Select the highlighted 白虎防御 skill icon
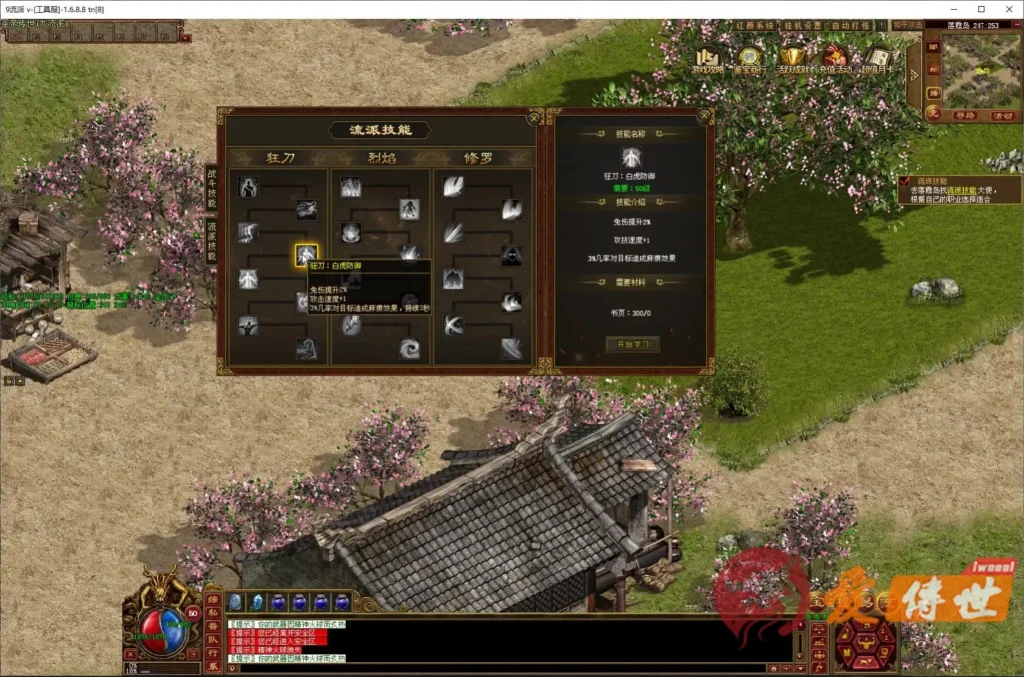 click(x=306, y=255)
